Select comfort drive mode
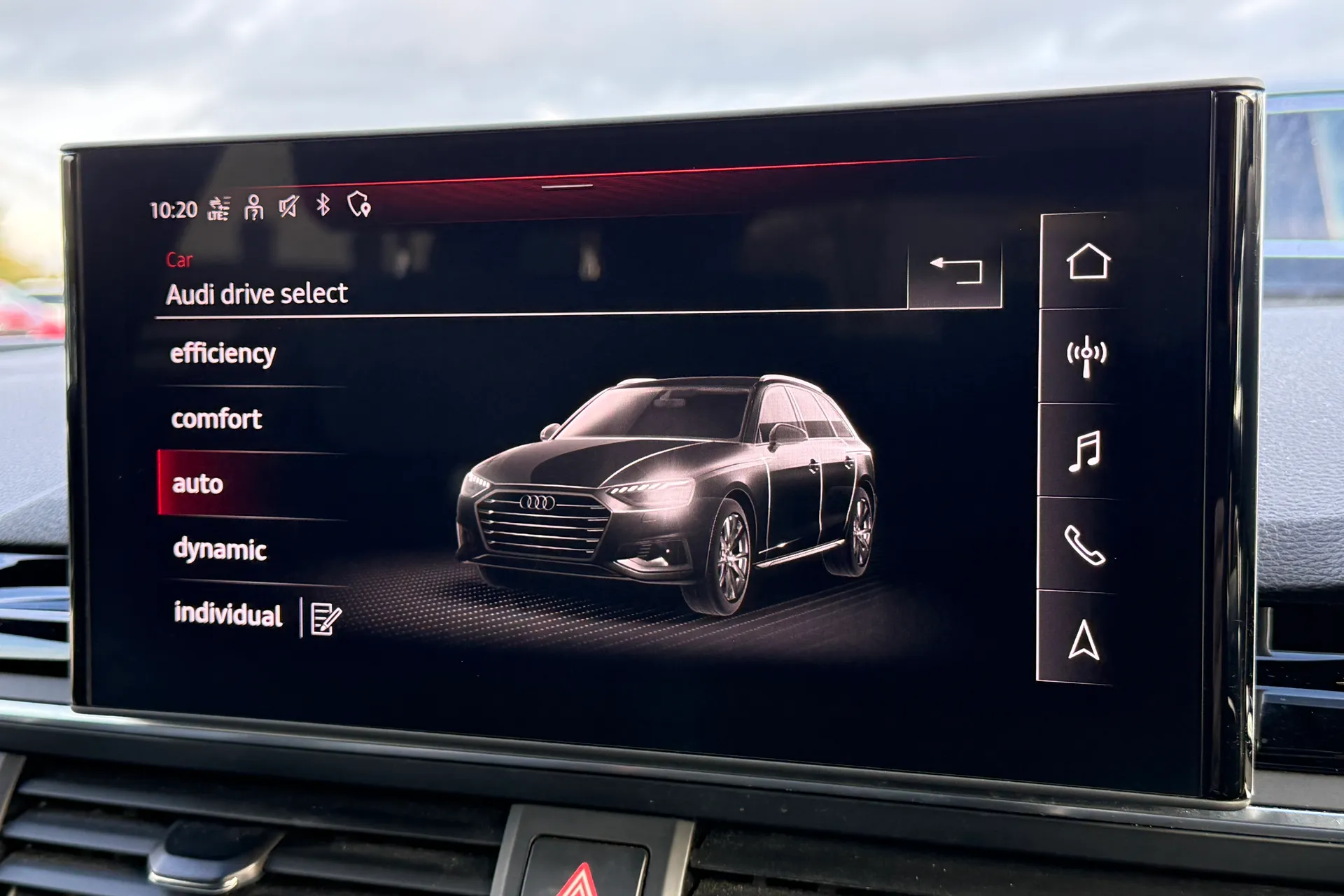Viewport: 1344px width, 896px height. point(216,419)
